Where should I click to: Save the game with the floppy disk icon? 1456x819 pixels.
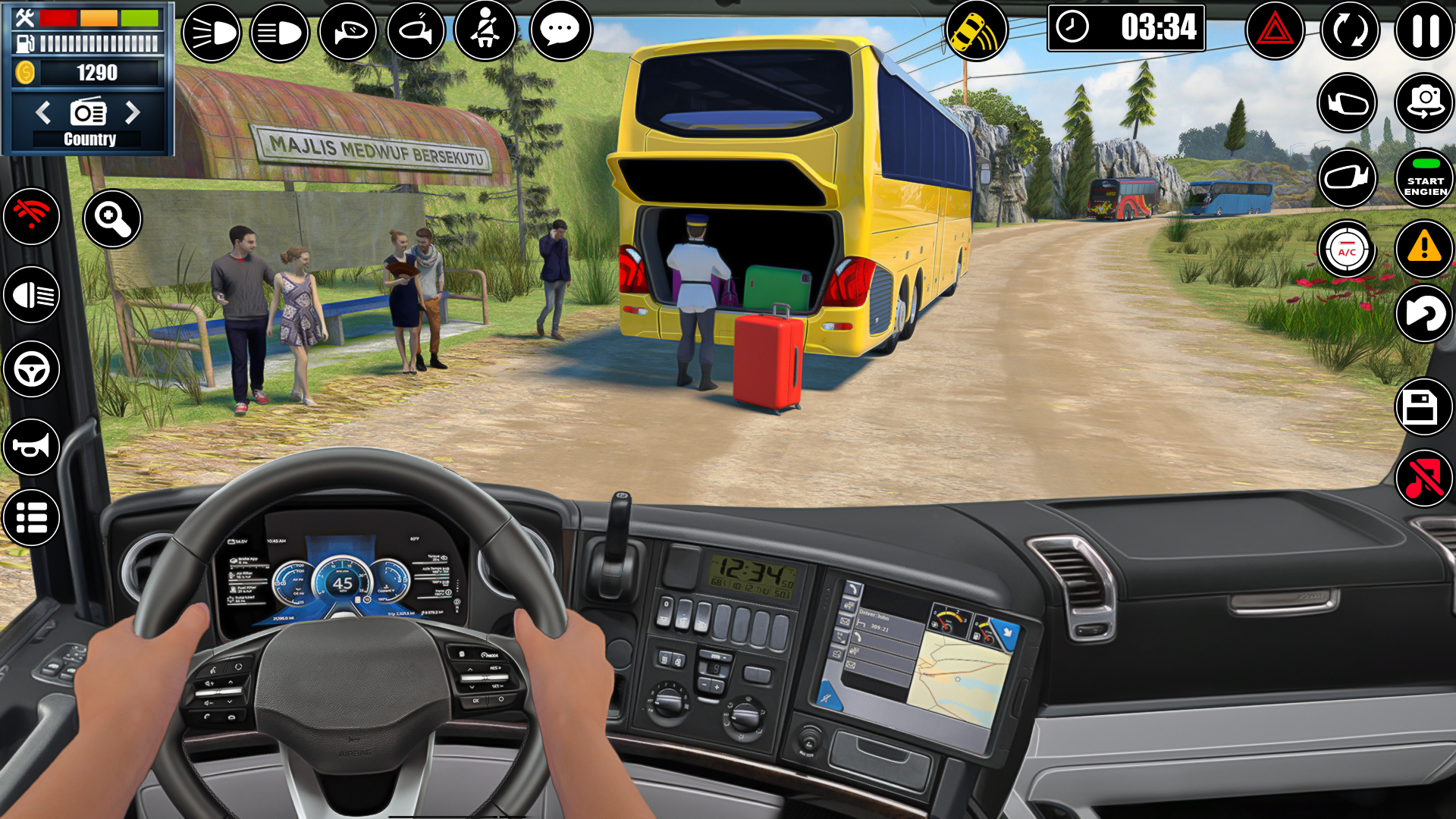tap(1423, 407)
